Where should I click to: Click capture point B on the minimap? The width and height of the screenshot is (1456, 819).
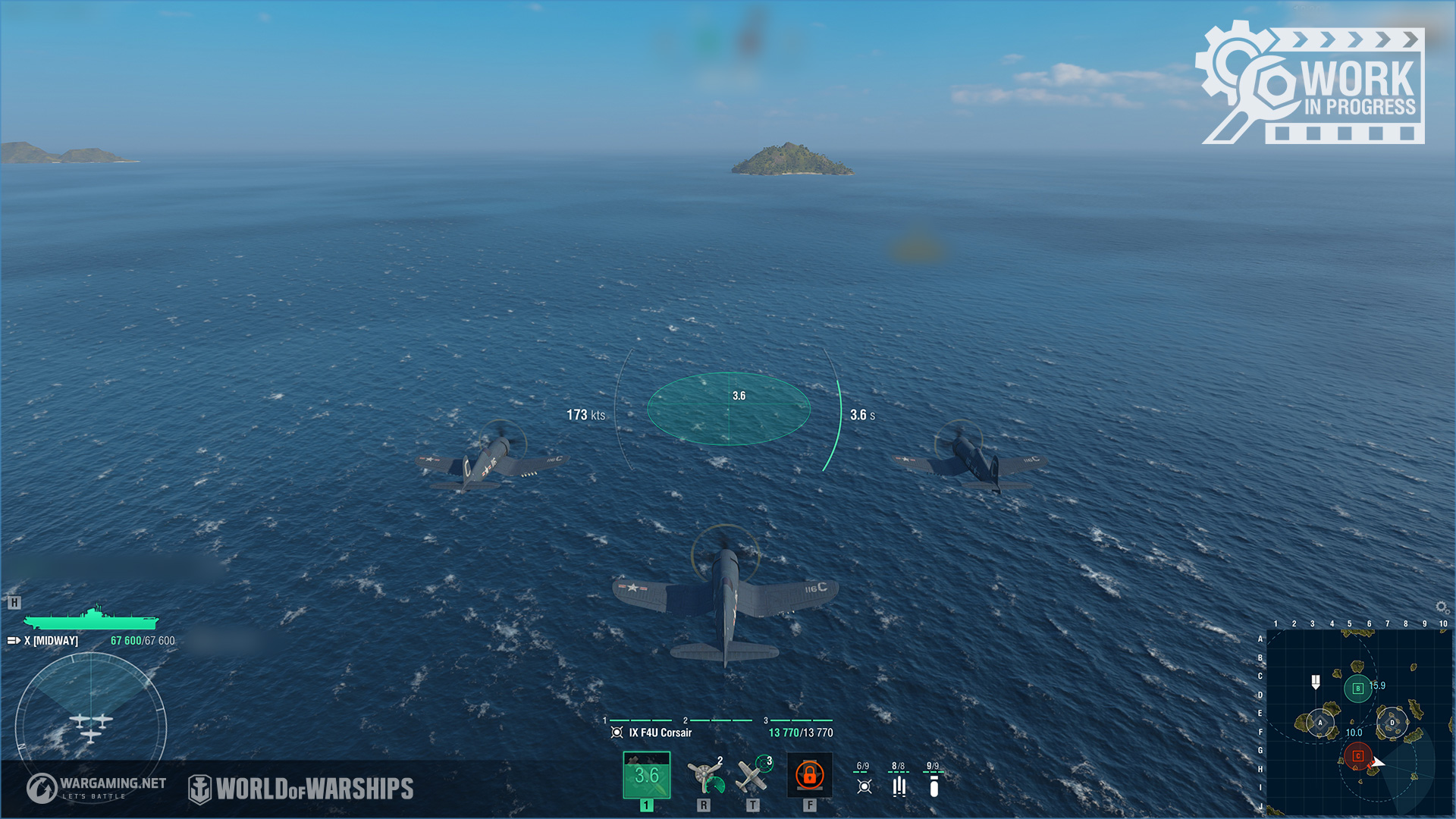coord(1357,689)
